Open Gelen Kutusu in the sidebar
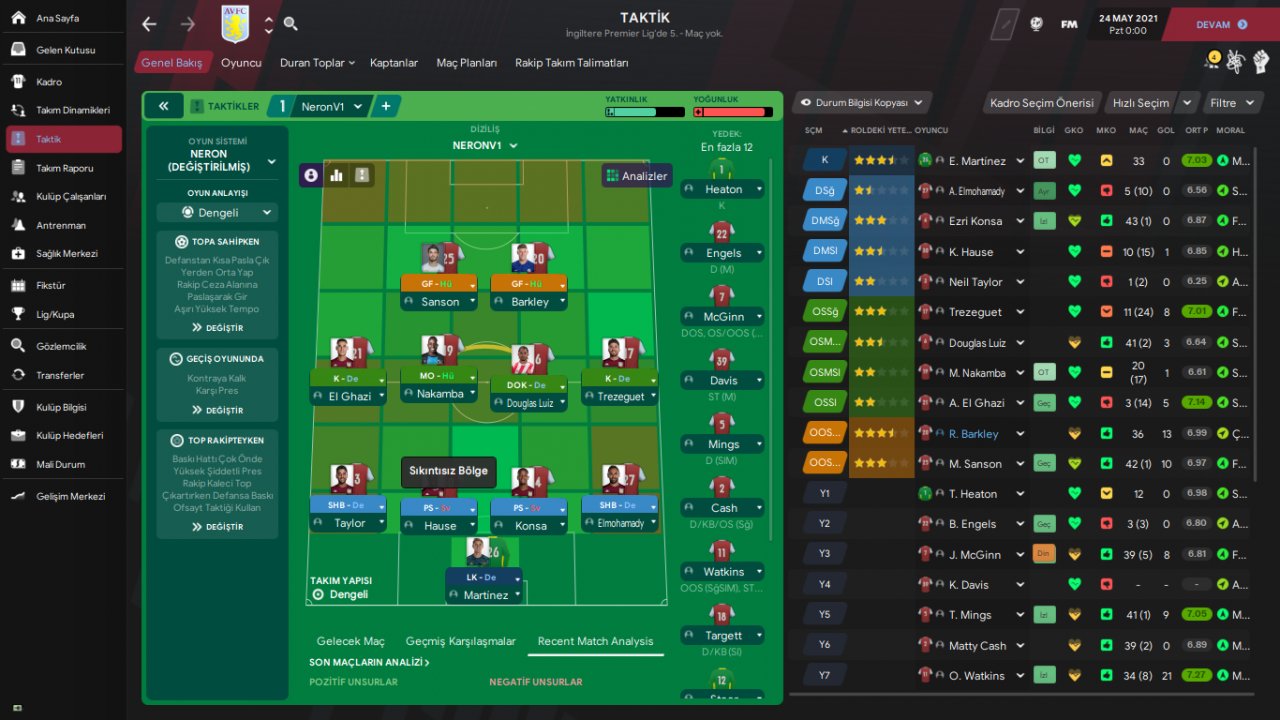1280x720 pixels. coord(65,50)
